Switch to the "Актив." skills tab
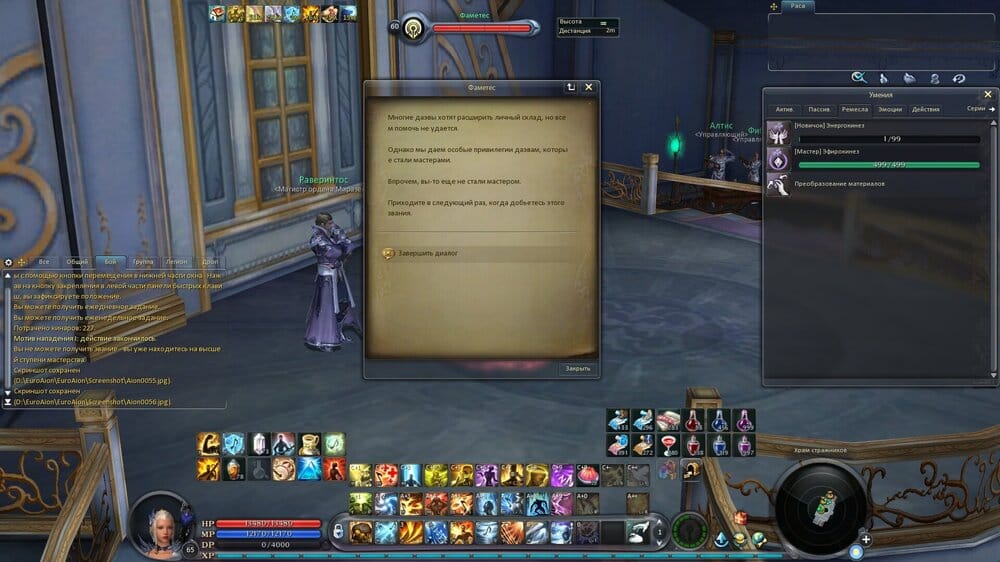Viewport: 1000px width, 562px height. (x=785, y=109)
